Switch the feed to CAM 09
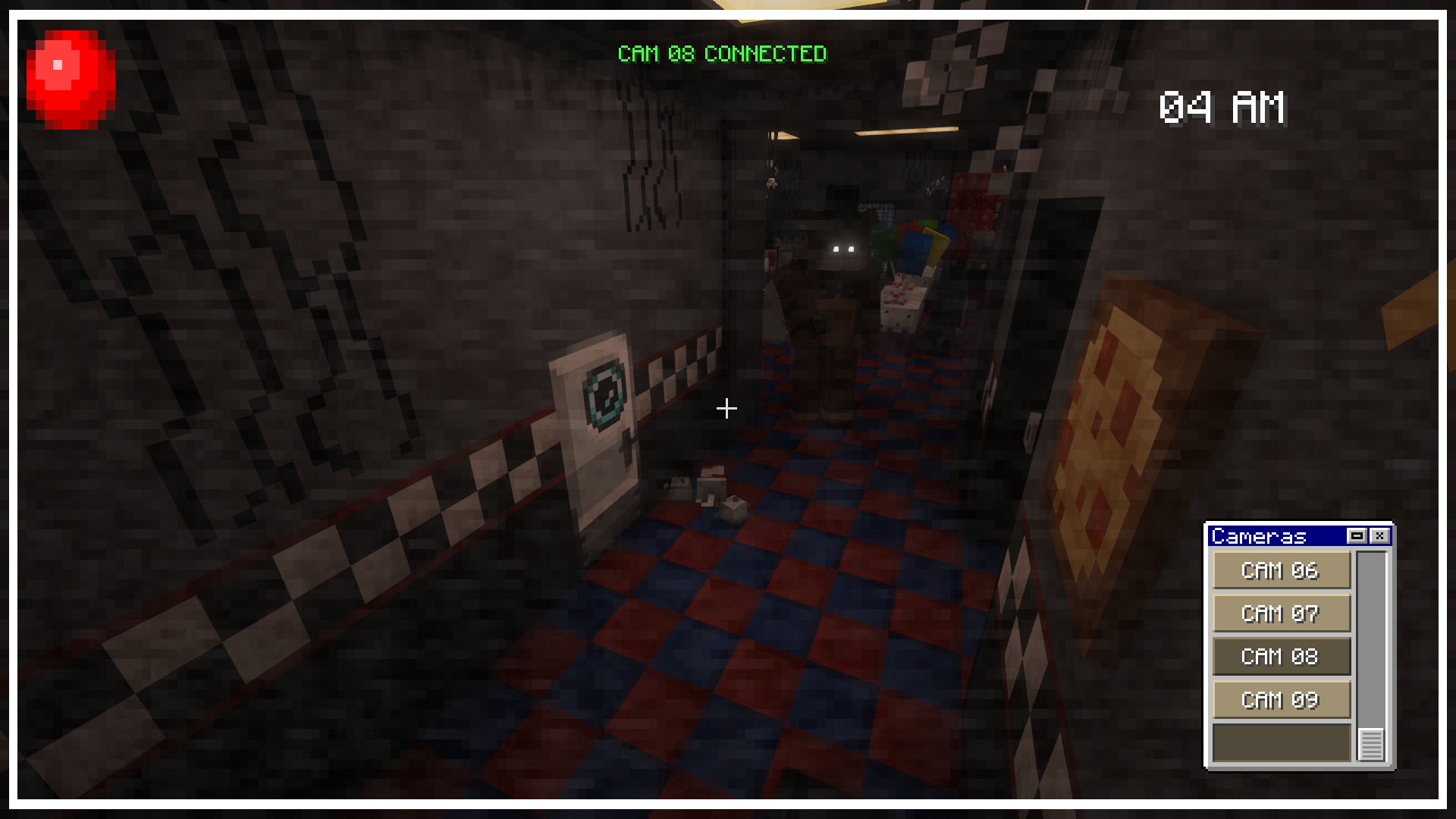Viewport: 1456px width, 819px height. 1281,699
